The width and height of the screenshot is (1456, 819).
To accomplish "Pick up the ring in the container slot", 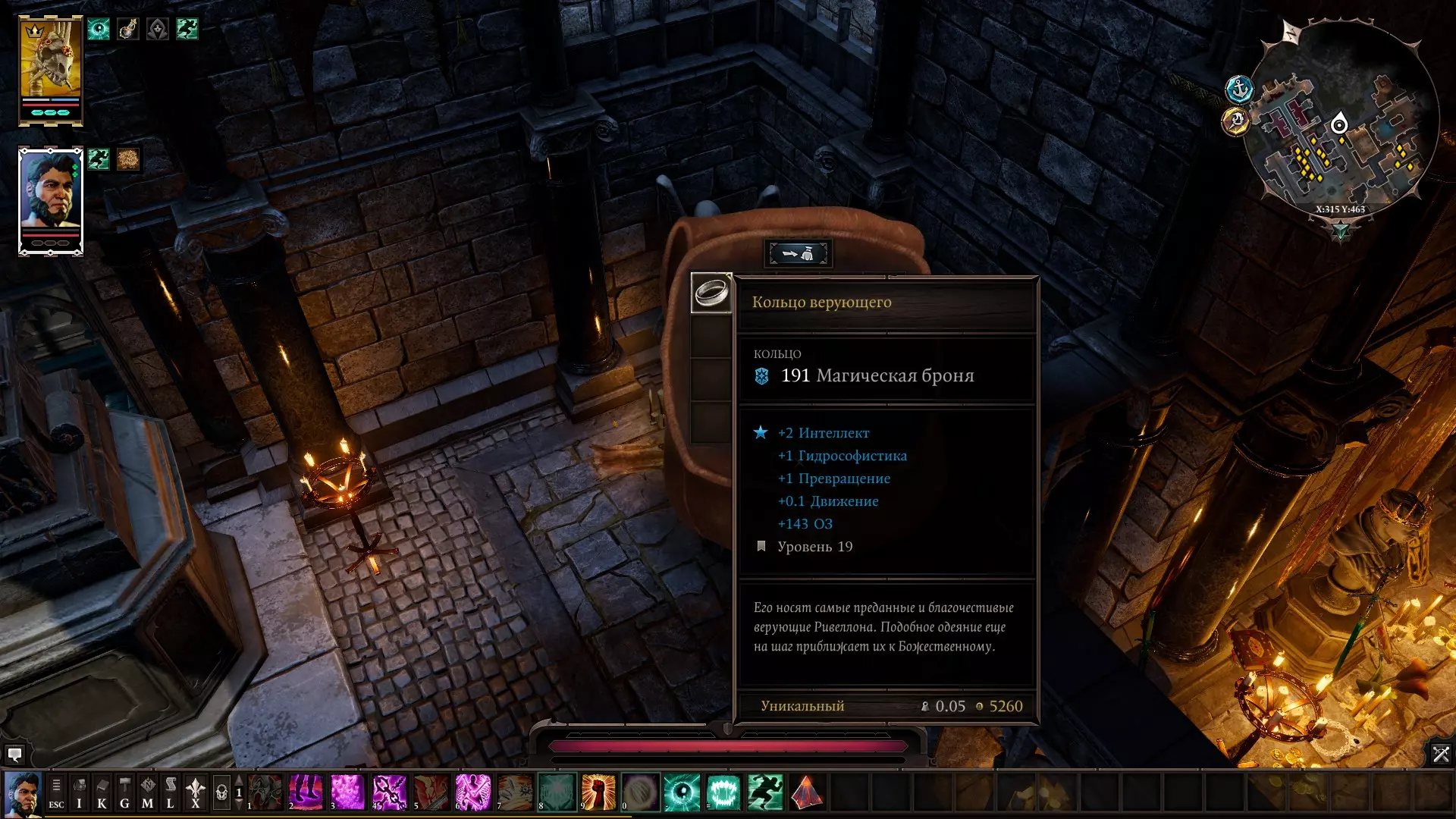I will [x=711, y=292].
